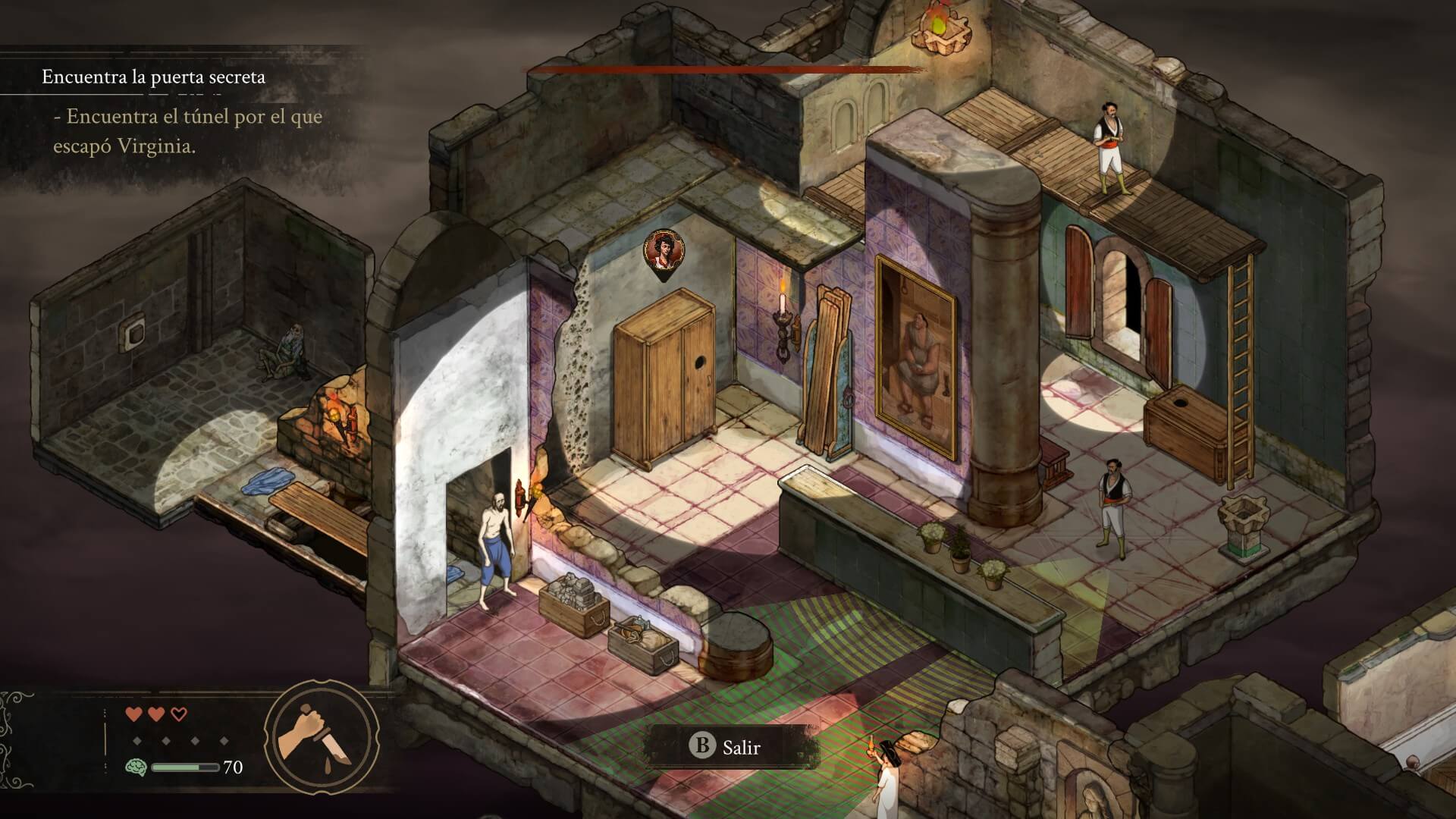Open the 'Encuentra la puerta secreta' objective tracker
This screenshot has width=1456, height=819.
point(153,77)
